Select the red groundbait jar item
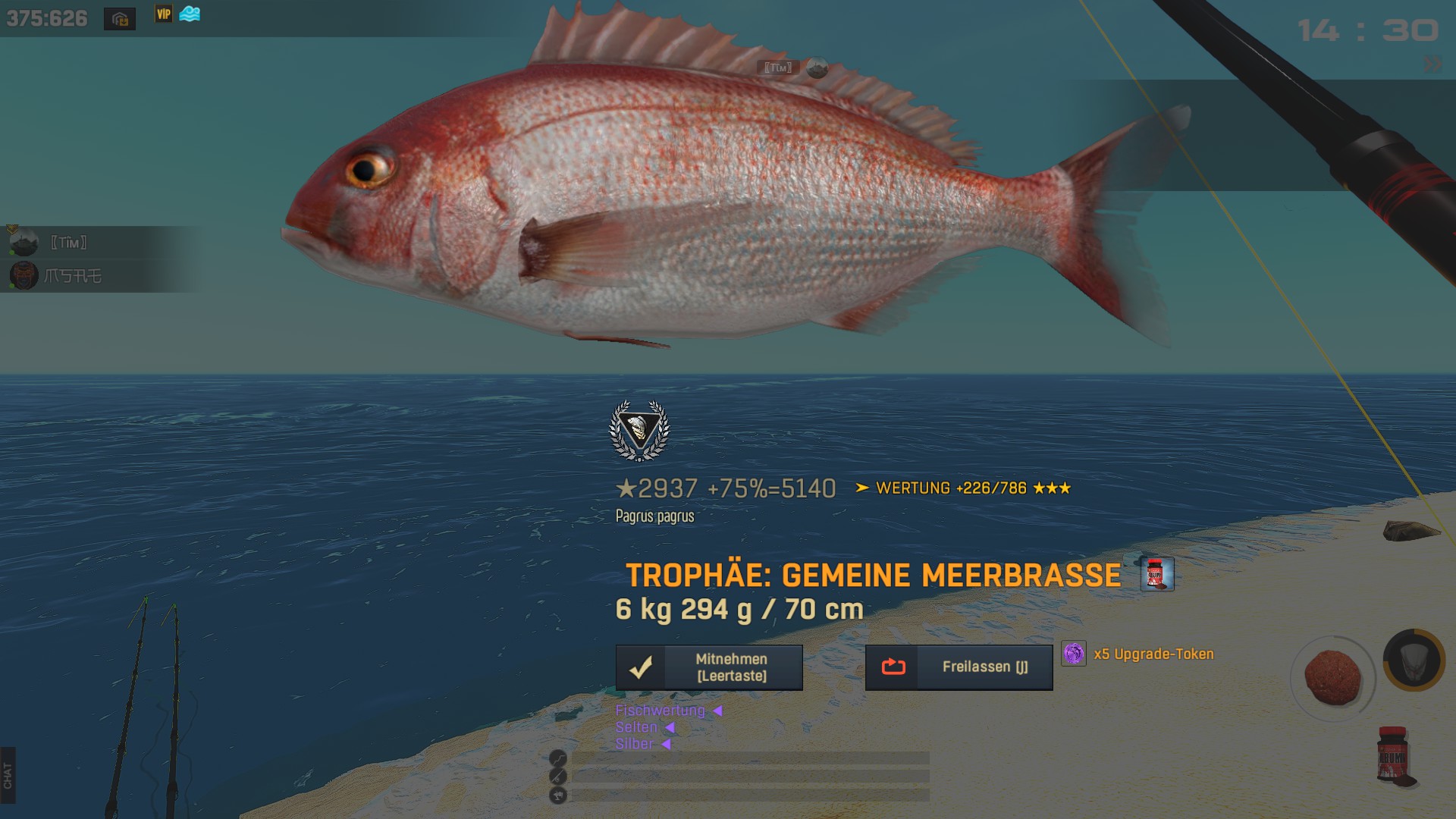The image size is (1456, 819). click(1392, 755)
